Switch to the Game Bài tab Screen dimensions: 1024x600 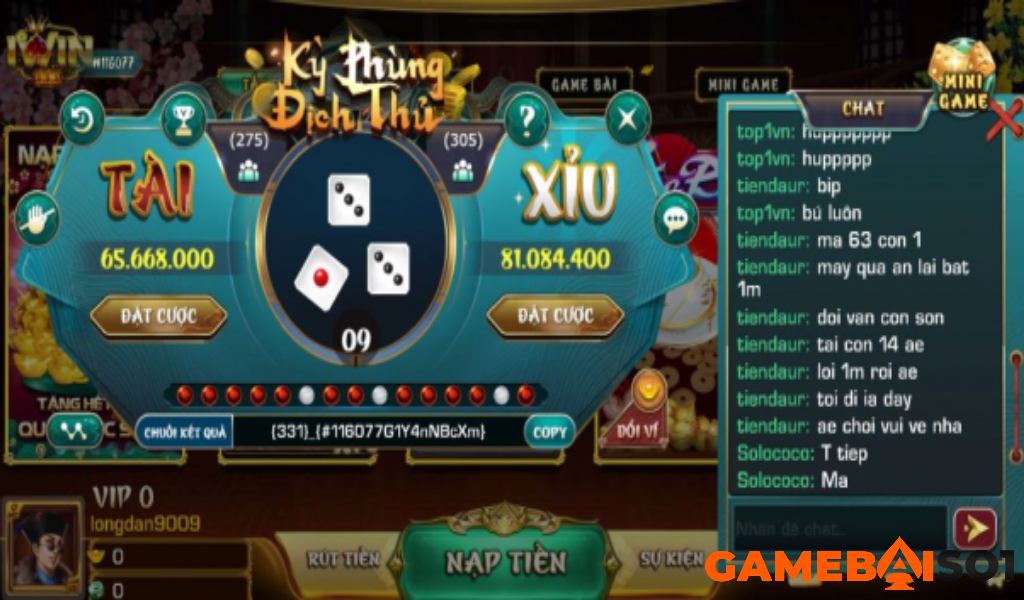tap(583, 85)
